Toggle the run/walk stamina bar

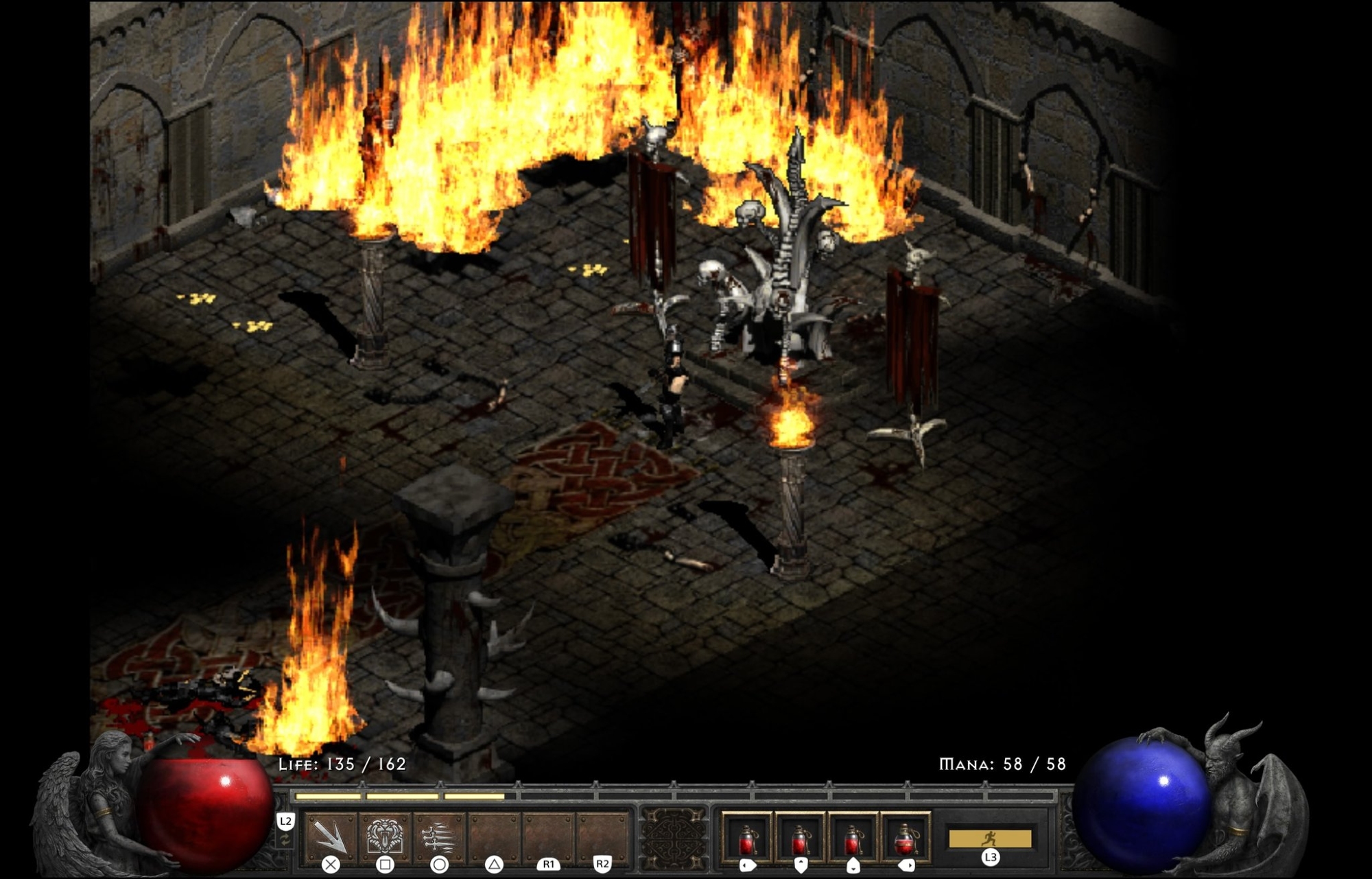[990, 839]
